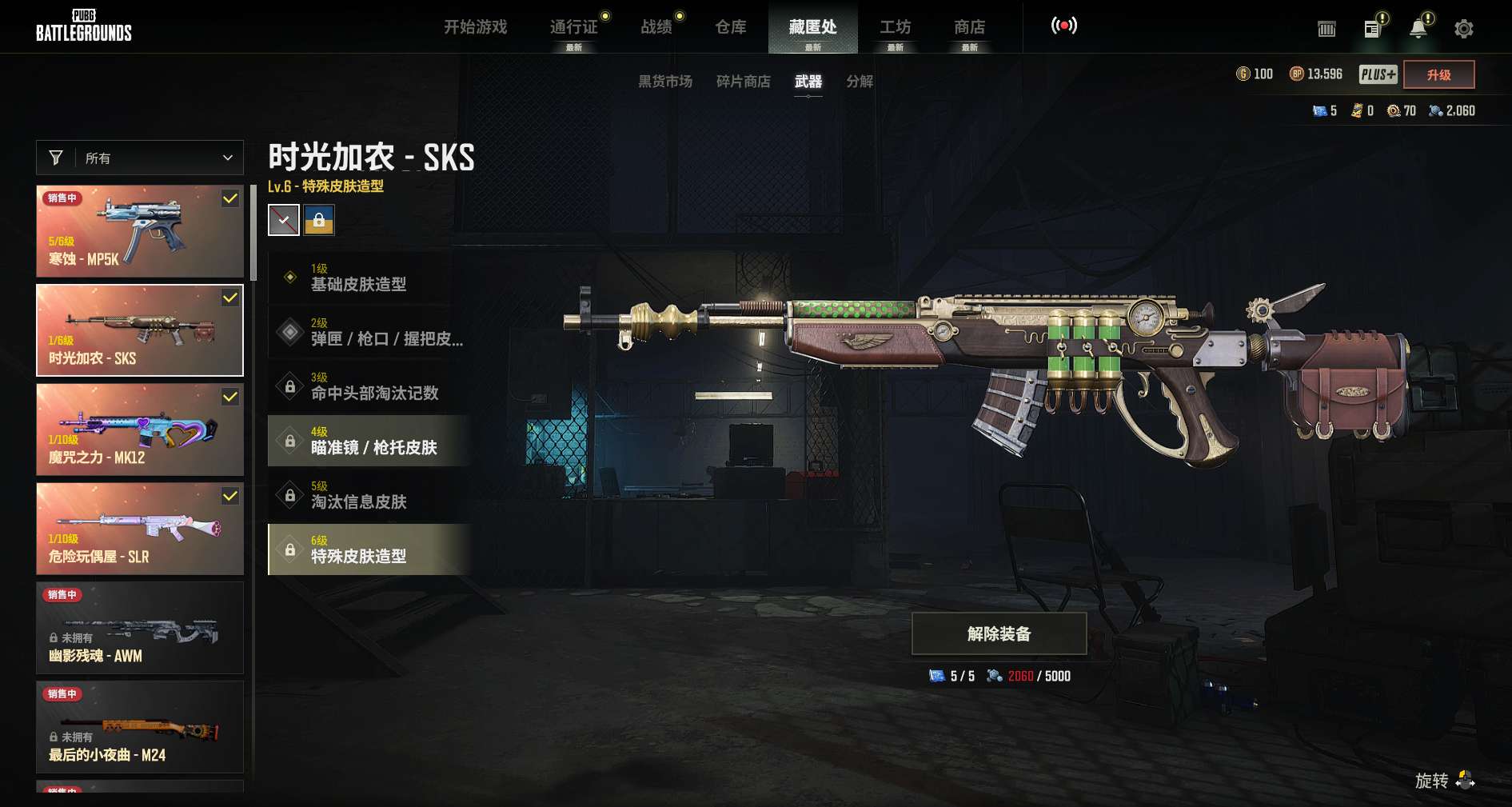Select level 1 基础皮肤造型 row
The height and width of the screenshot is (807, 1512).
[x=369, y=278]
